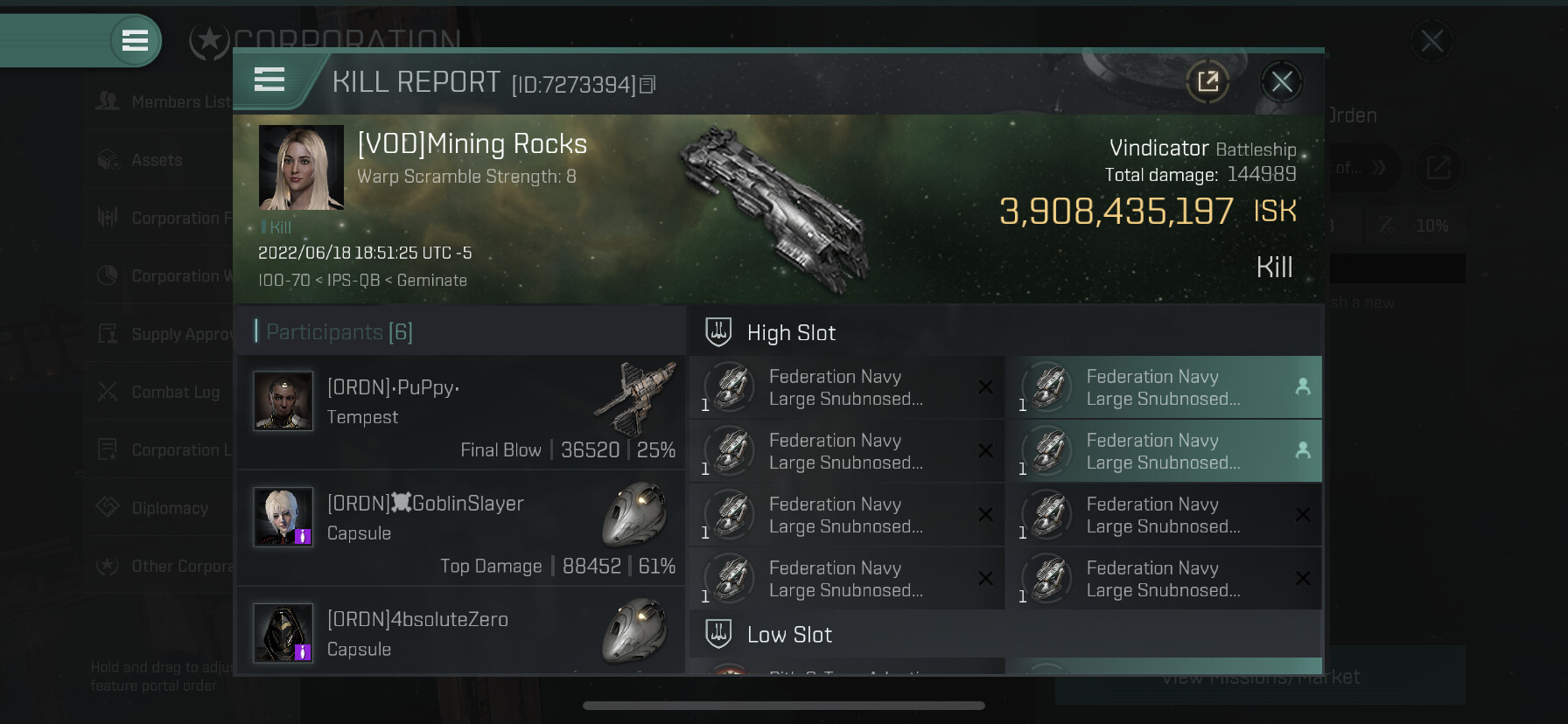Open the teal main menu button

(x=135, y=40)
